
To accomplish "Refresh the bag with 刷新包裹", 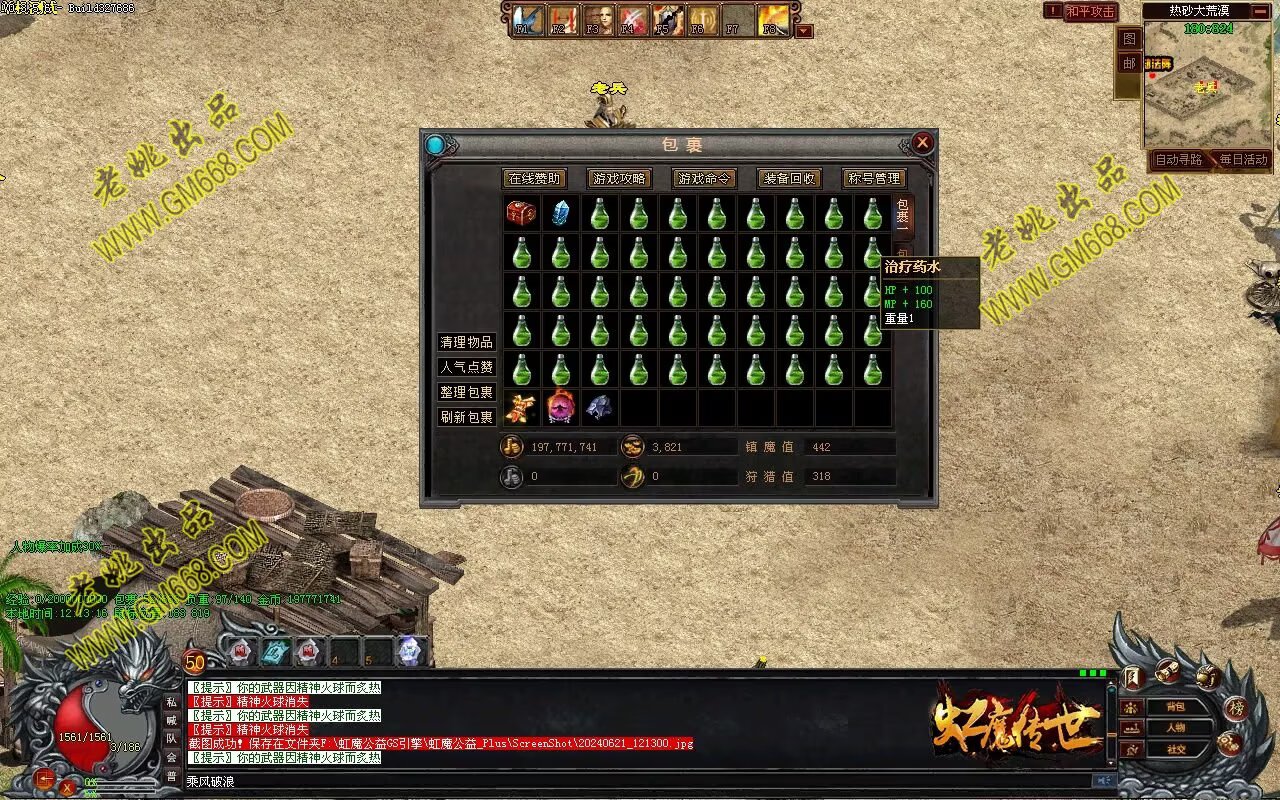I will pos(467,417).
